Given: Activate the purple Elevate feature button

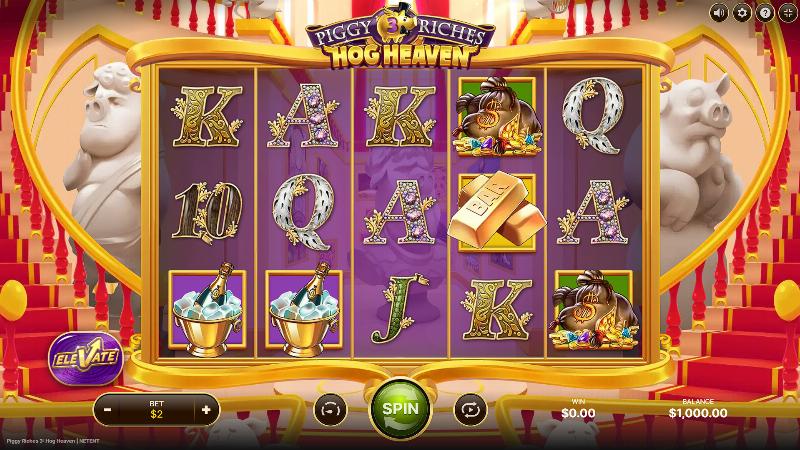Looking at the screenshot, I should [84, 355].
